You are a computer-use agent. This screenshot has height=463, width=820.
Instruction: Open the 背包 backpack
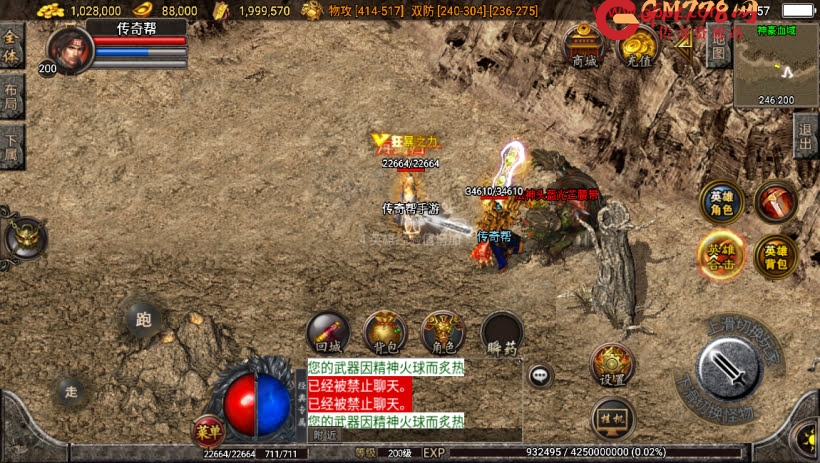click(x=385, y=333)
